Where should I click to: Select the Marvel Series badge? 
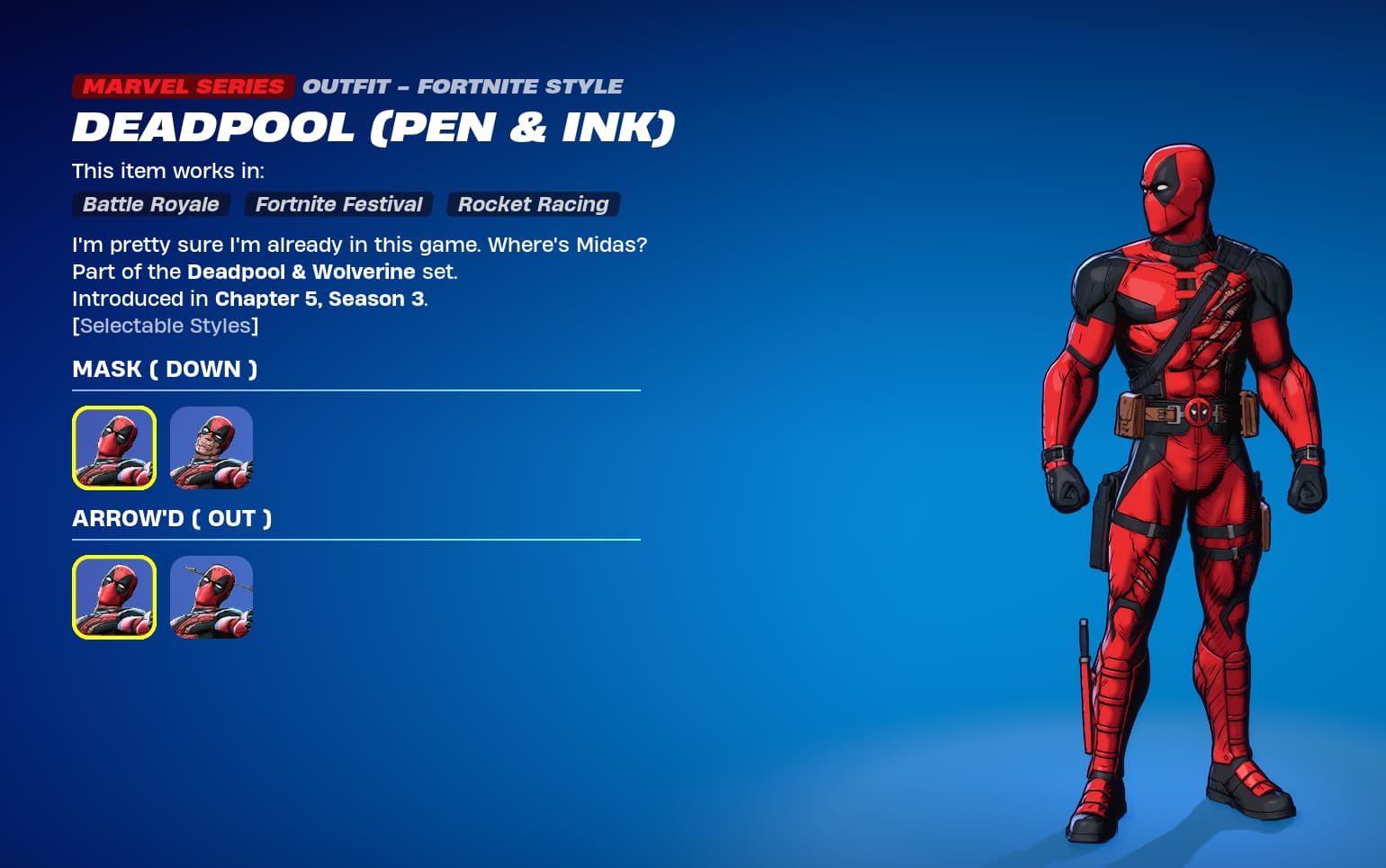point(182,86)
